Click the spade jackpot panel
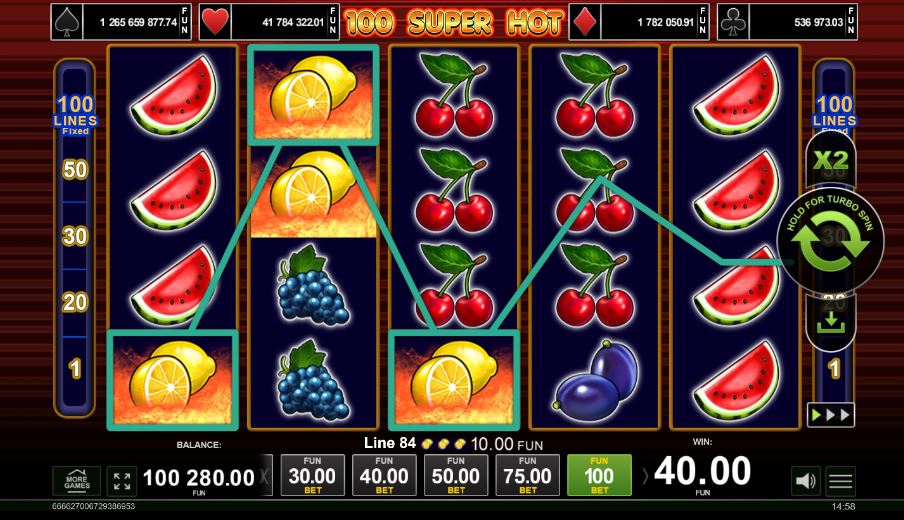The width and height of the screenshot is (904, 520). point(122,21)
